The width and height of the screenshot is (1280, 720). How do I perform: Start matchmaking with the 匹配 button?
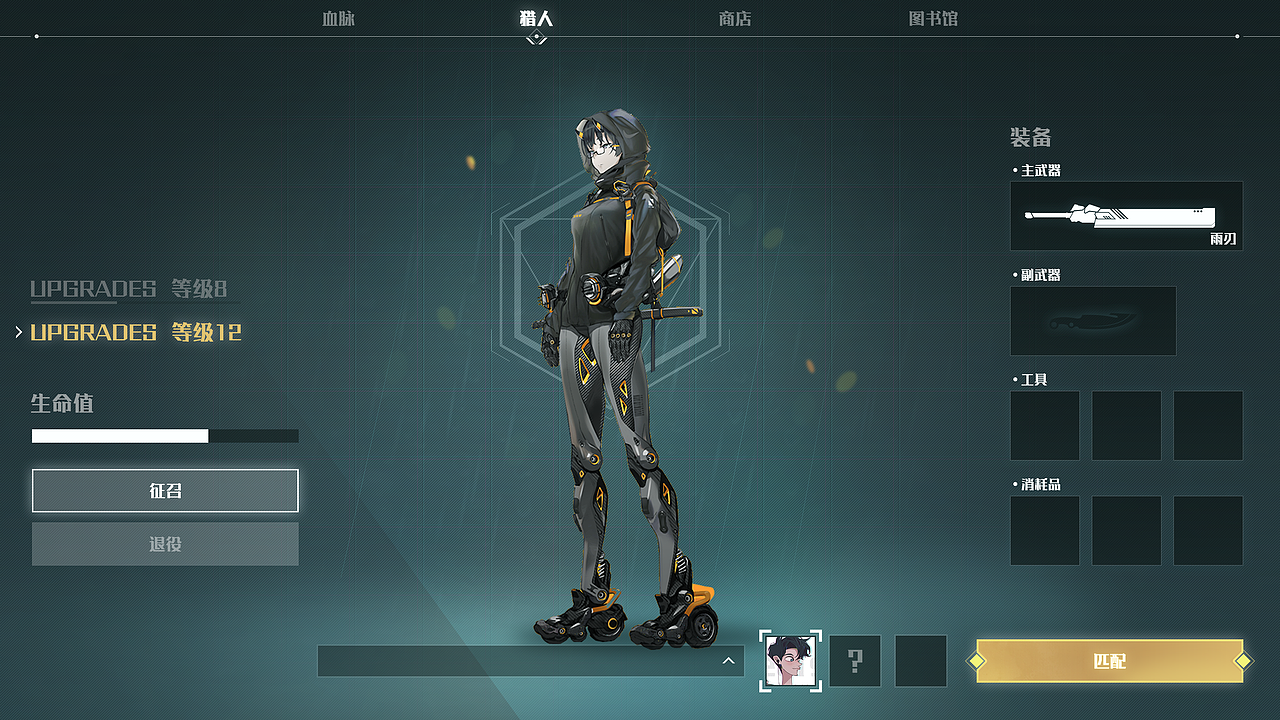[x=1112, y=661]
